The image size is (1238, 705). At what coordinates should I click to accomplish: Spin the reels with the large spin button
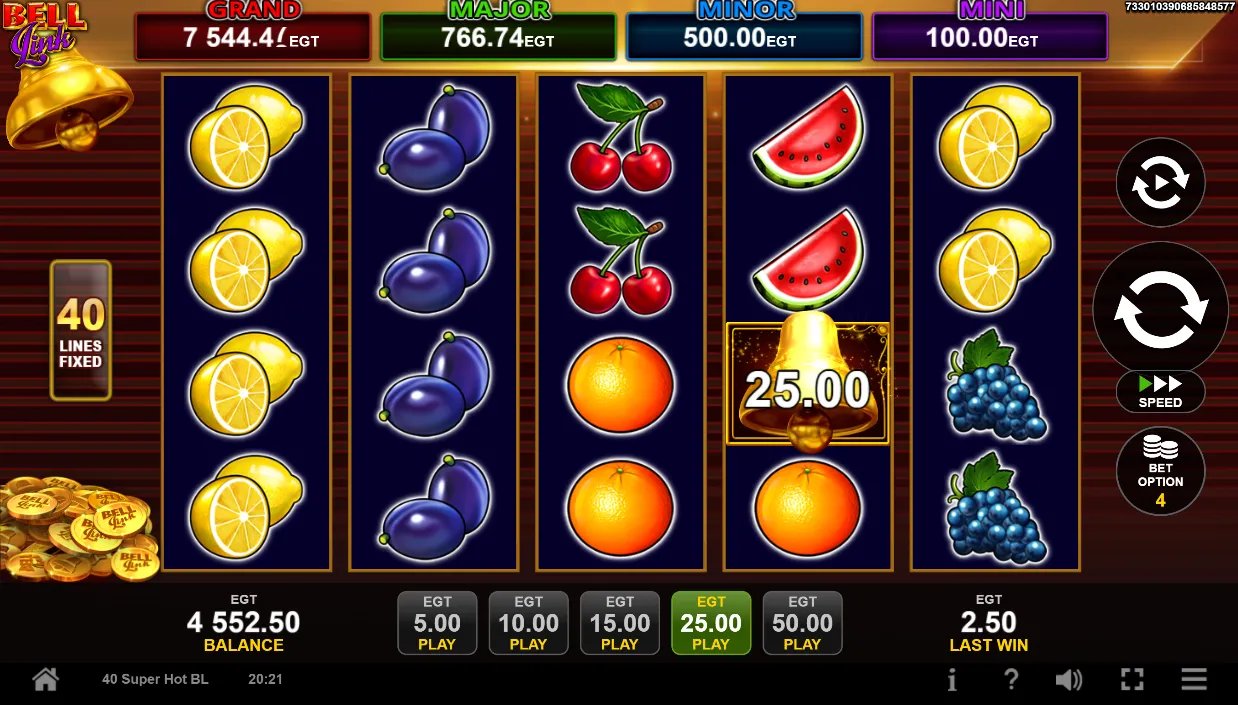point(1160,310)
